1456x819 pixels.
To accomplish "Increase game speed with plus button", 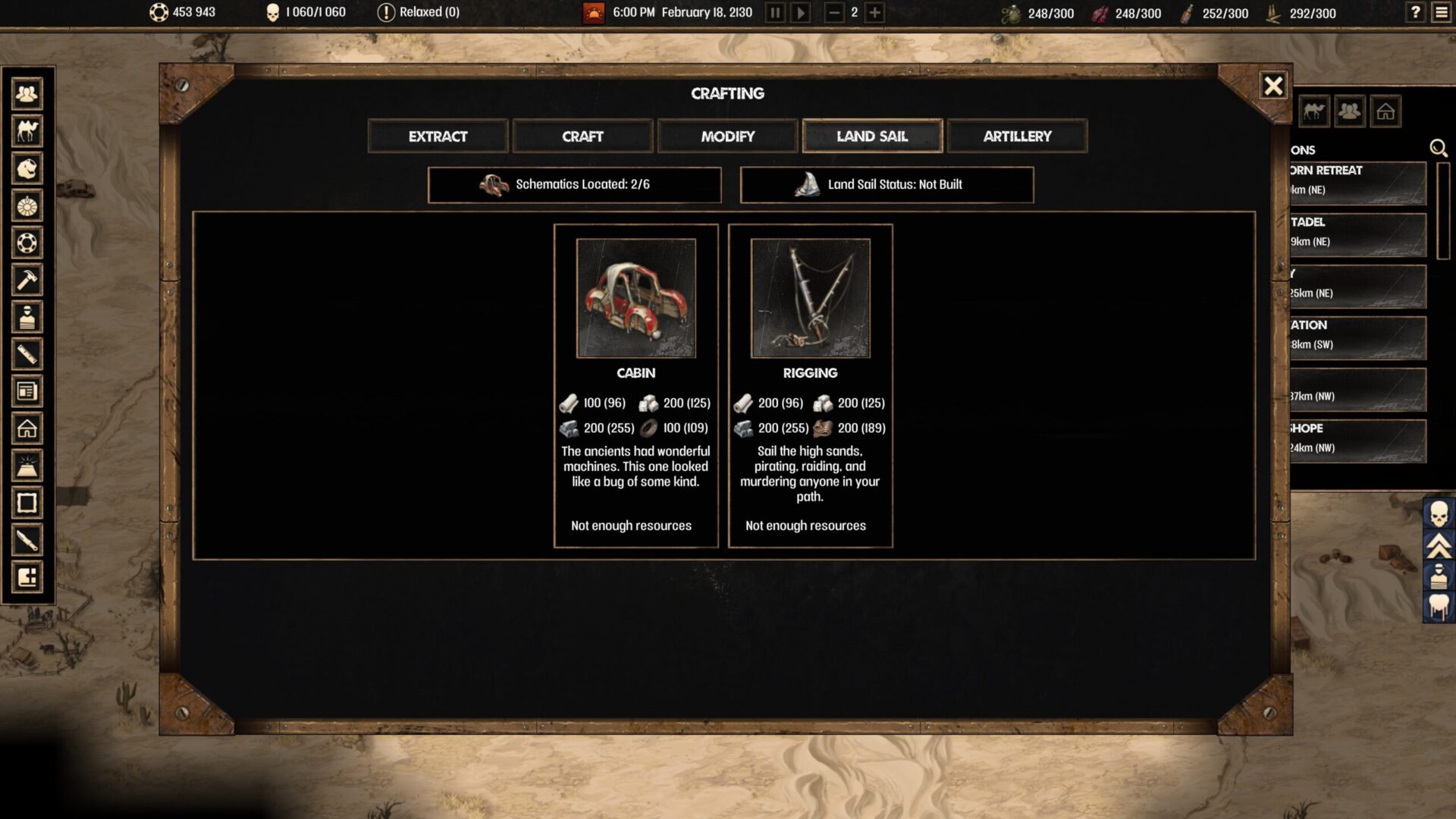I will (874, 13).
